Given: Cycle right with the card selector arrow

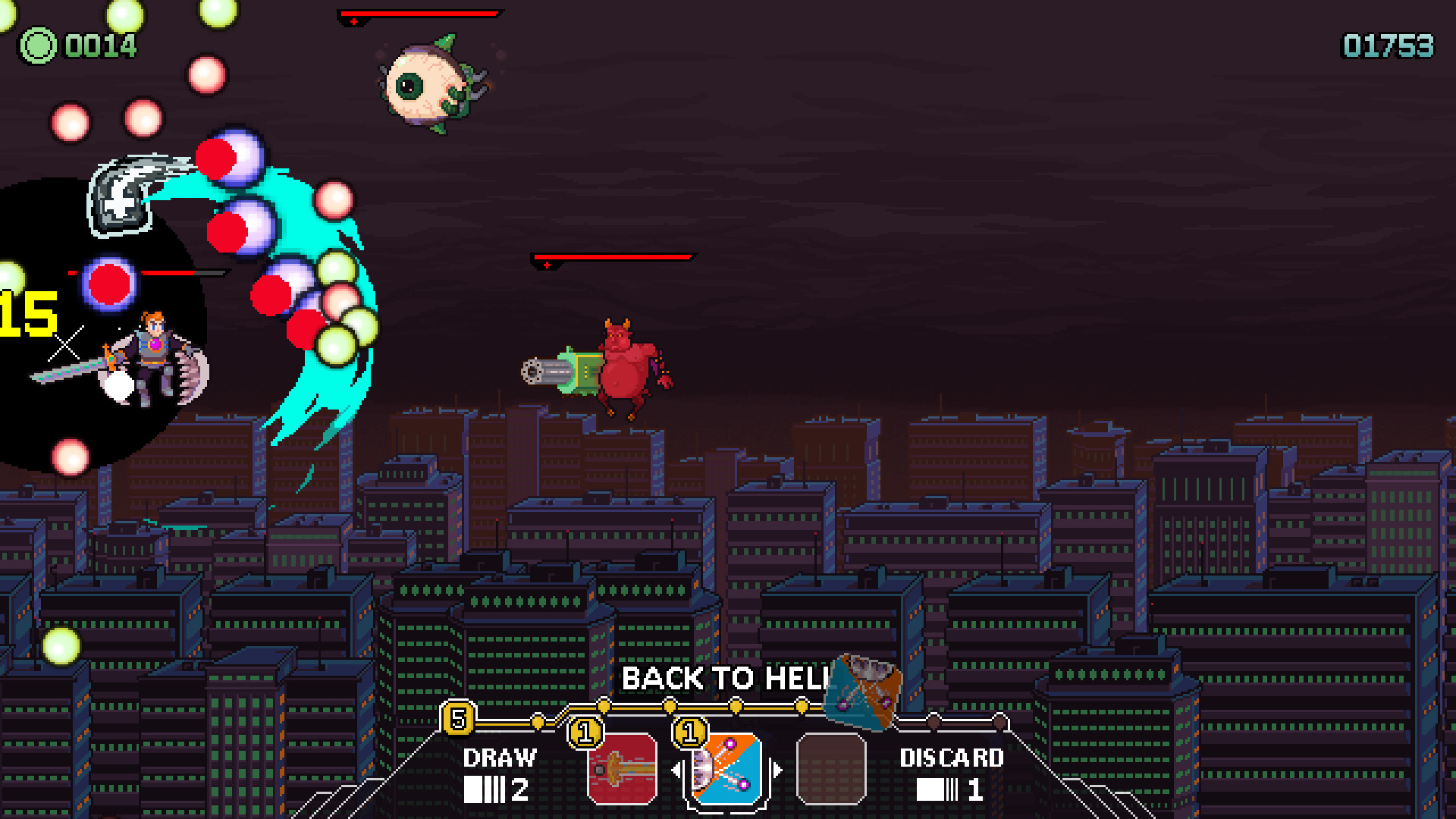Looking at the screenshot, I should click(x=776, y=767).
